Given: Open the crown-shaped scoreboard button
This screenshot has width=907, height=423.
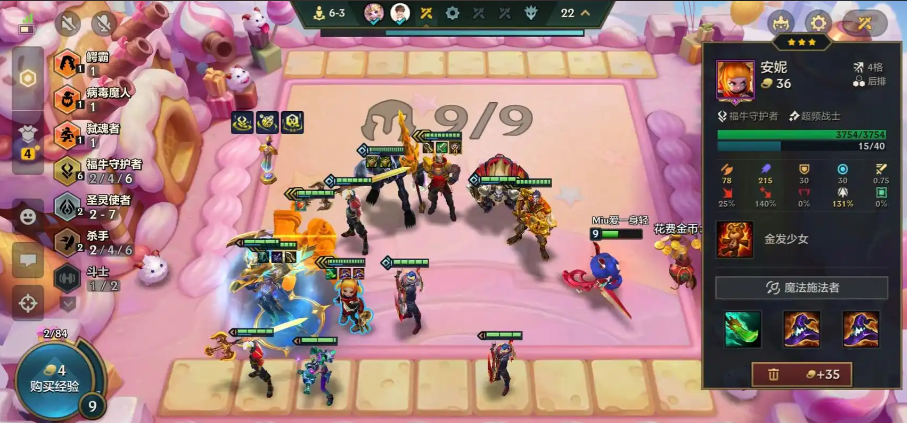Looking at the screenshot, I should click(x=781, y=22).
